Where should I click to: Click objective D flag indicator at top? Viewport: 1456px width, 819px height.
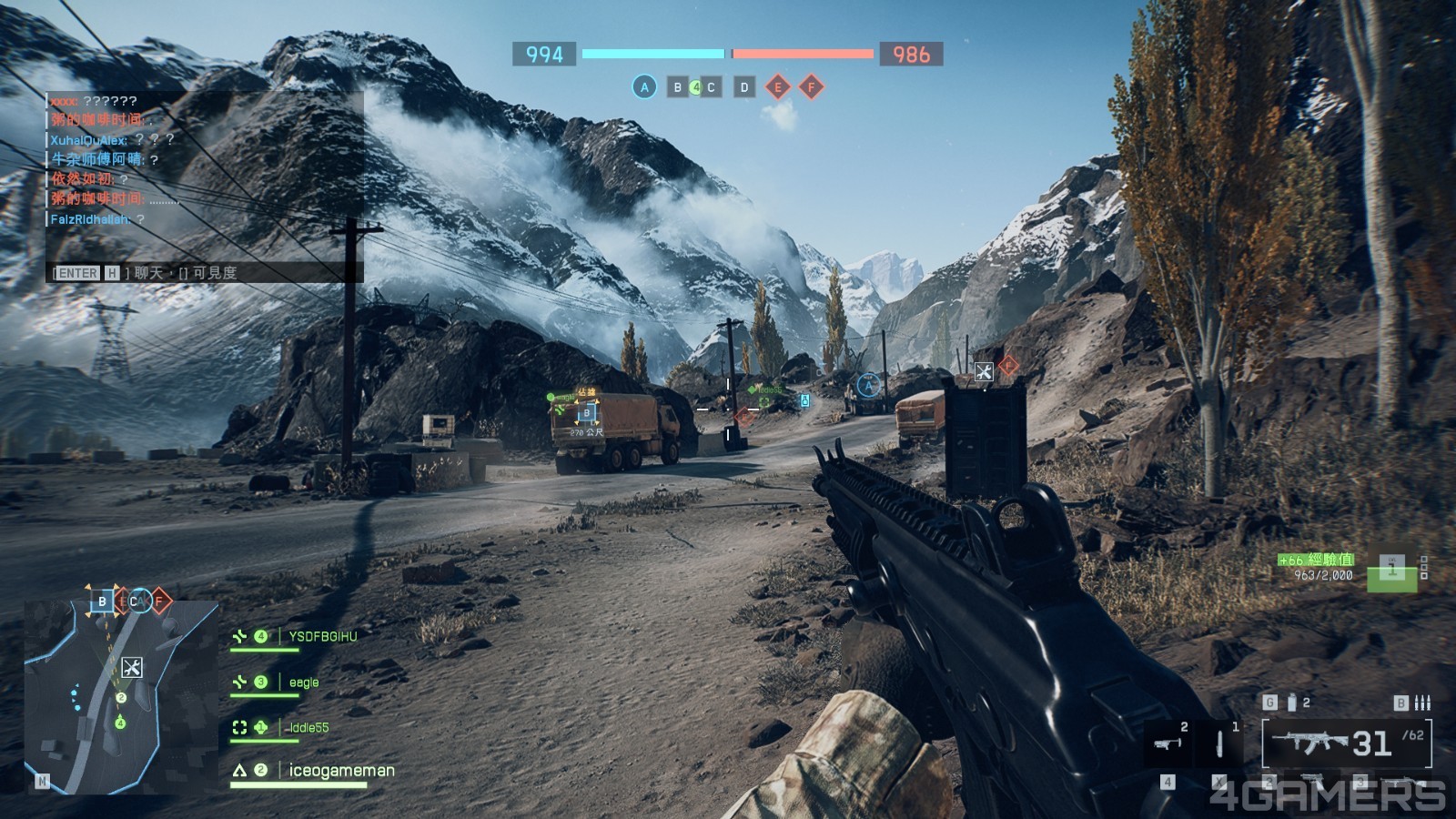coord(744,87)
